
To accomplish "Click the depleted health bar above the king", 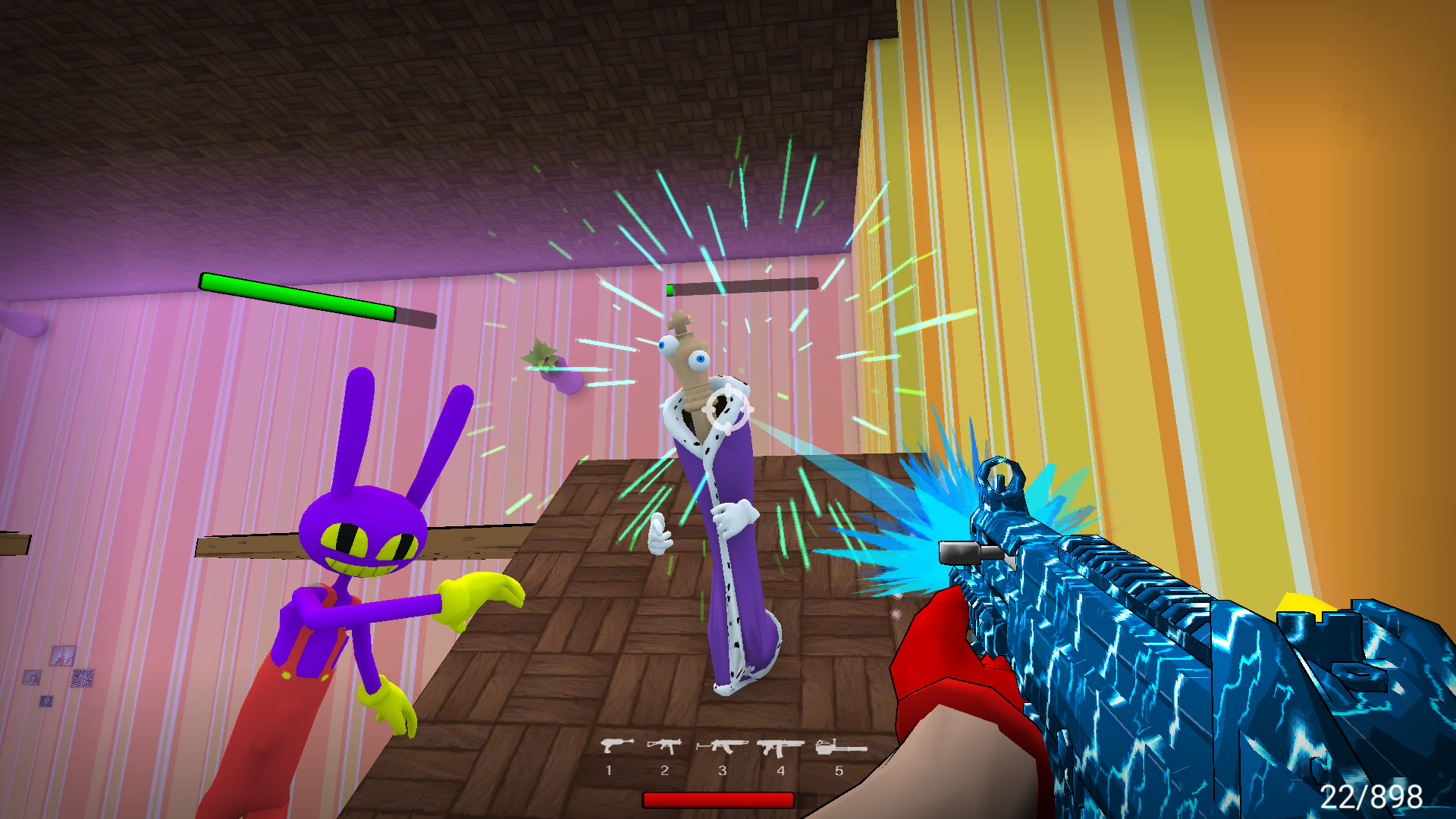I will [x=739, y=287].
